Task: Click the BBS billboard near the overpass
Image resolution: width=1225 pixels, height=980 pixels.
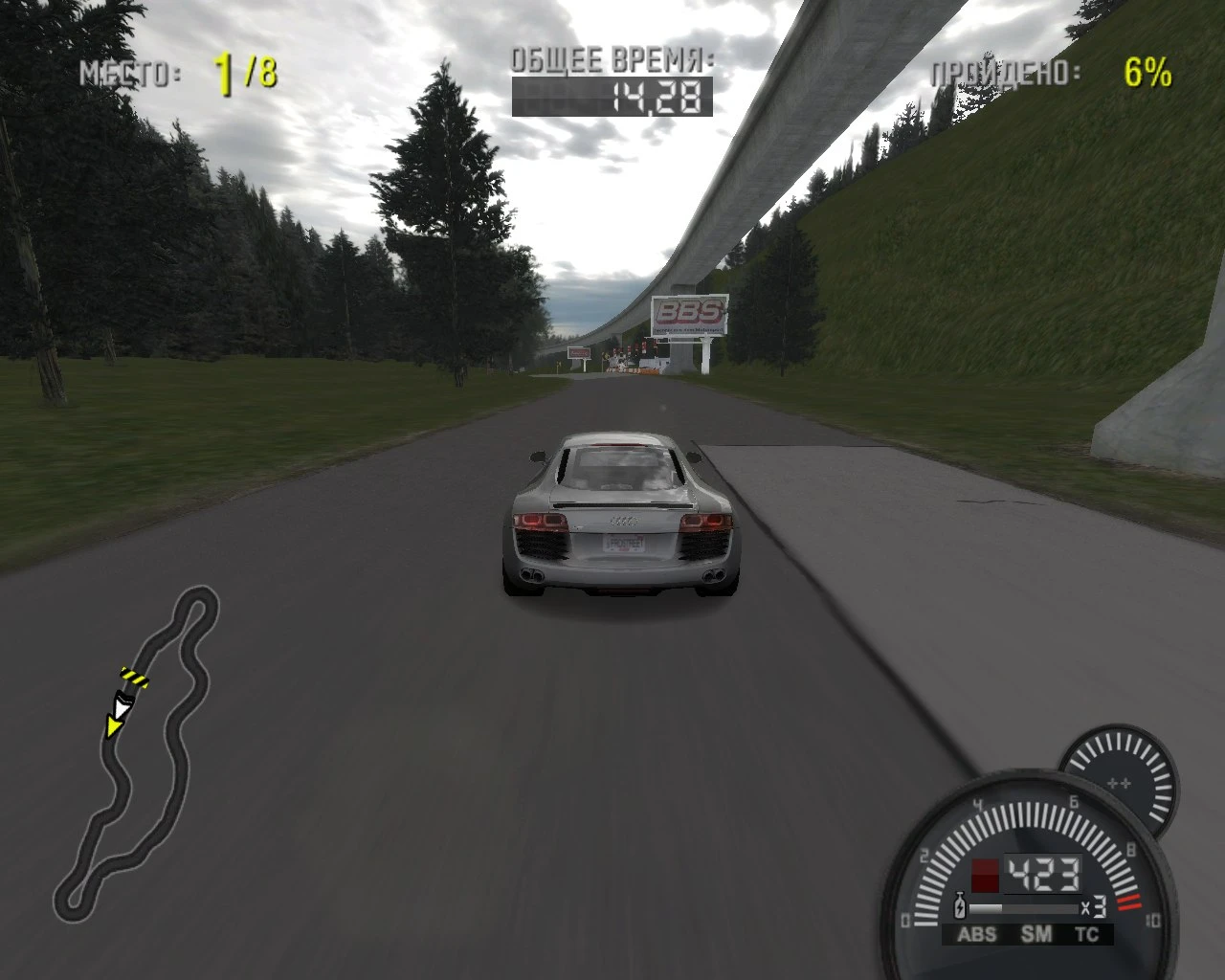Action: pos(692,316)
